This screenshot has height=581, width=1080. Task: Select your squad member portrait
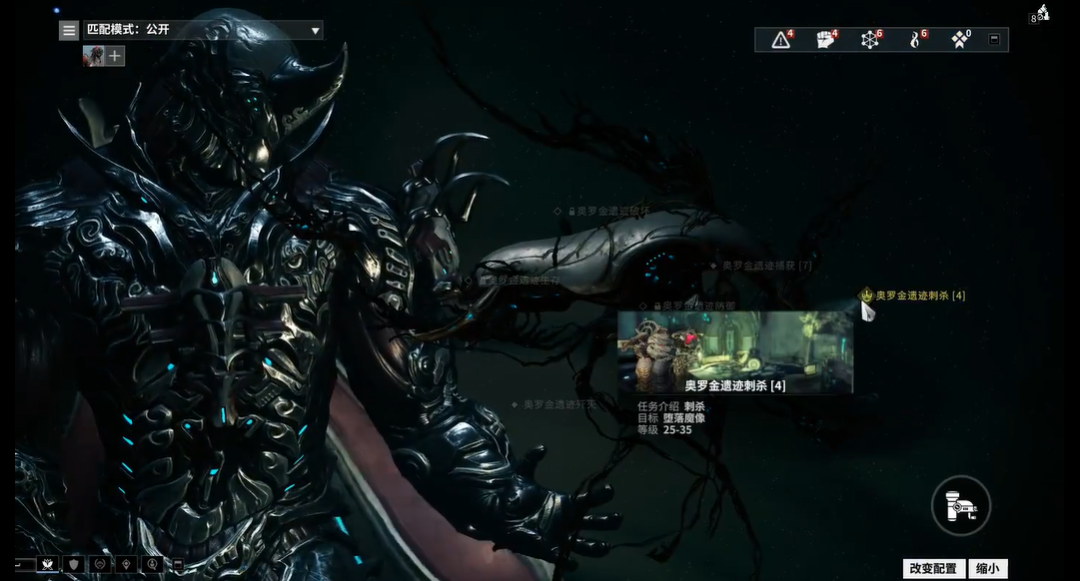point(93,56)
